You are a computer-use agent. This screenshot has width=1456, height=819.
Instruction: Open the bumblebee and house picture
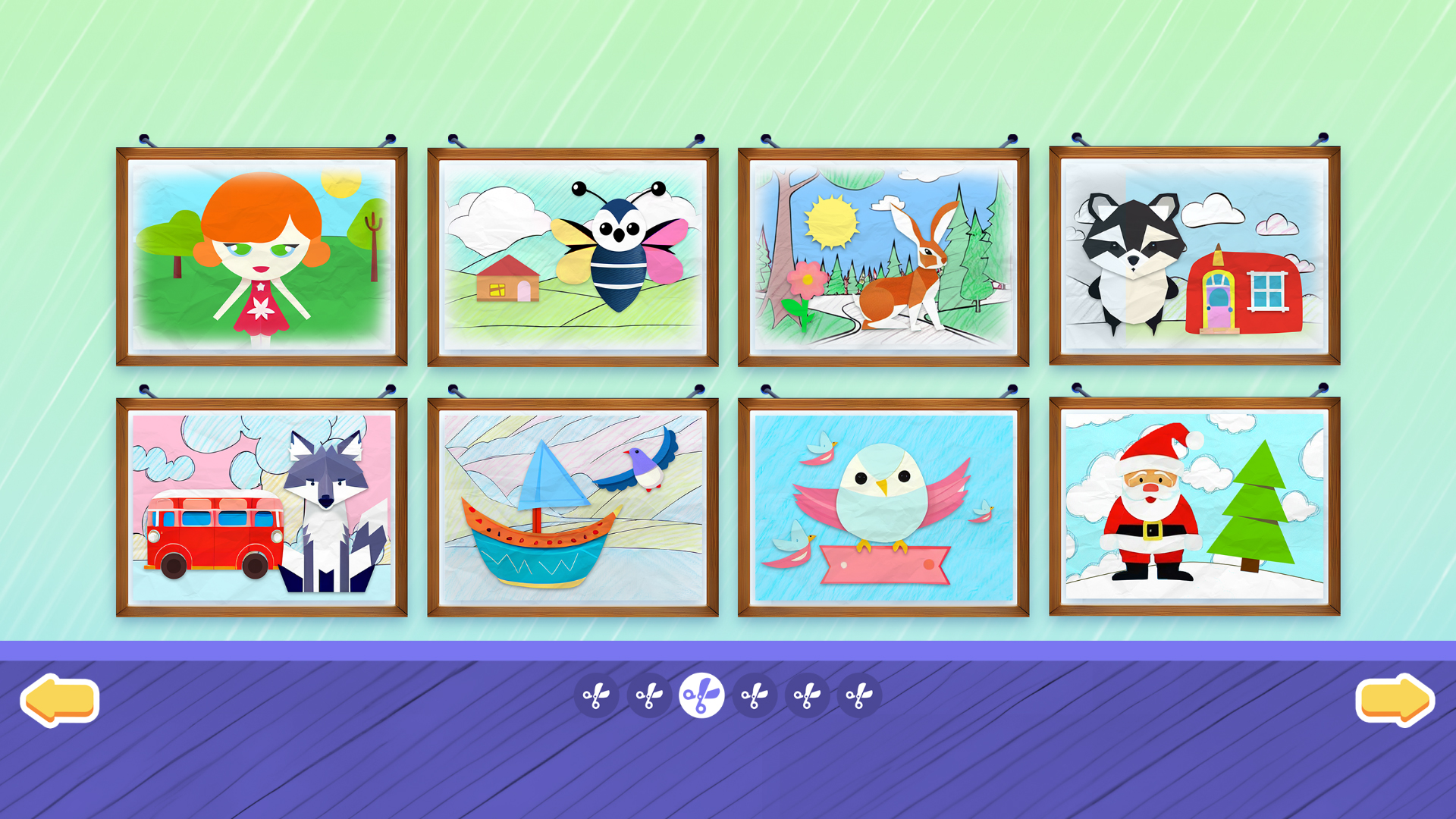click(x=574, y=254)
